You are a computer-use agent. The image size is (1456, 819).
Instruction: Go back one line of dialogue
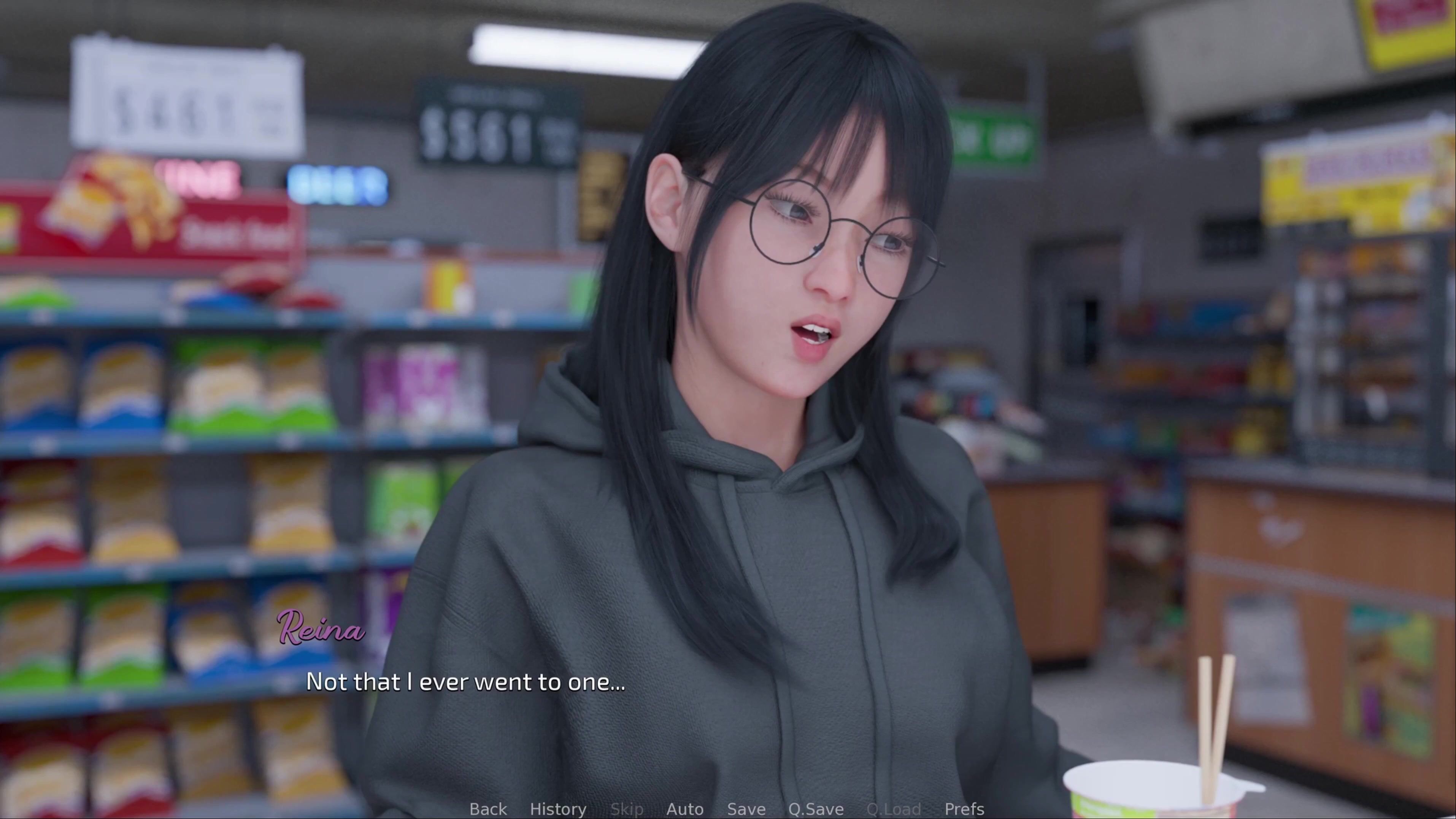point(488,809)
